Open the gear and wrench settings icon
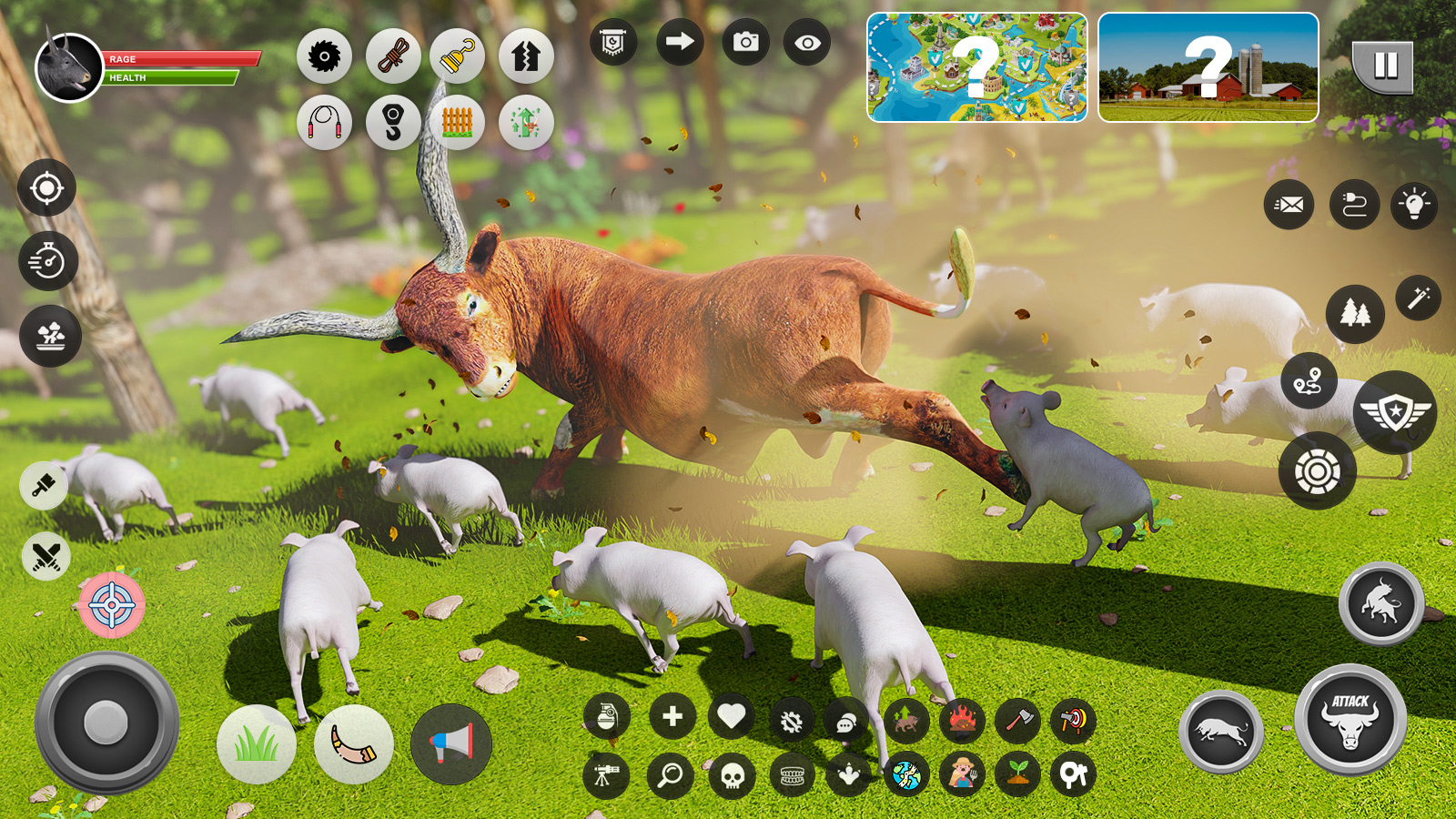This screenshot has height=819, width=1456. [791, 721]
